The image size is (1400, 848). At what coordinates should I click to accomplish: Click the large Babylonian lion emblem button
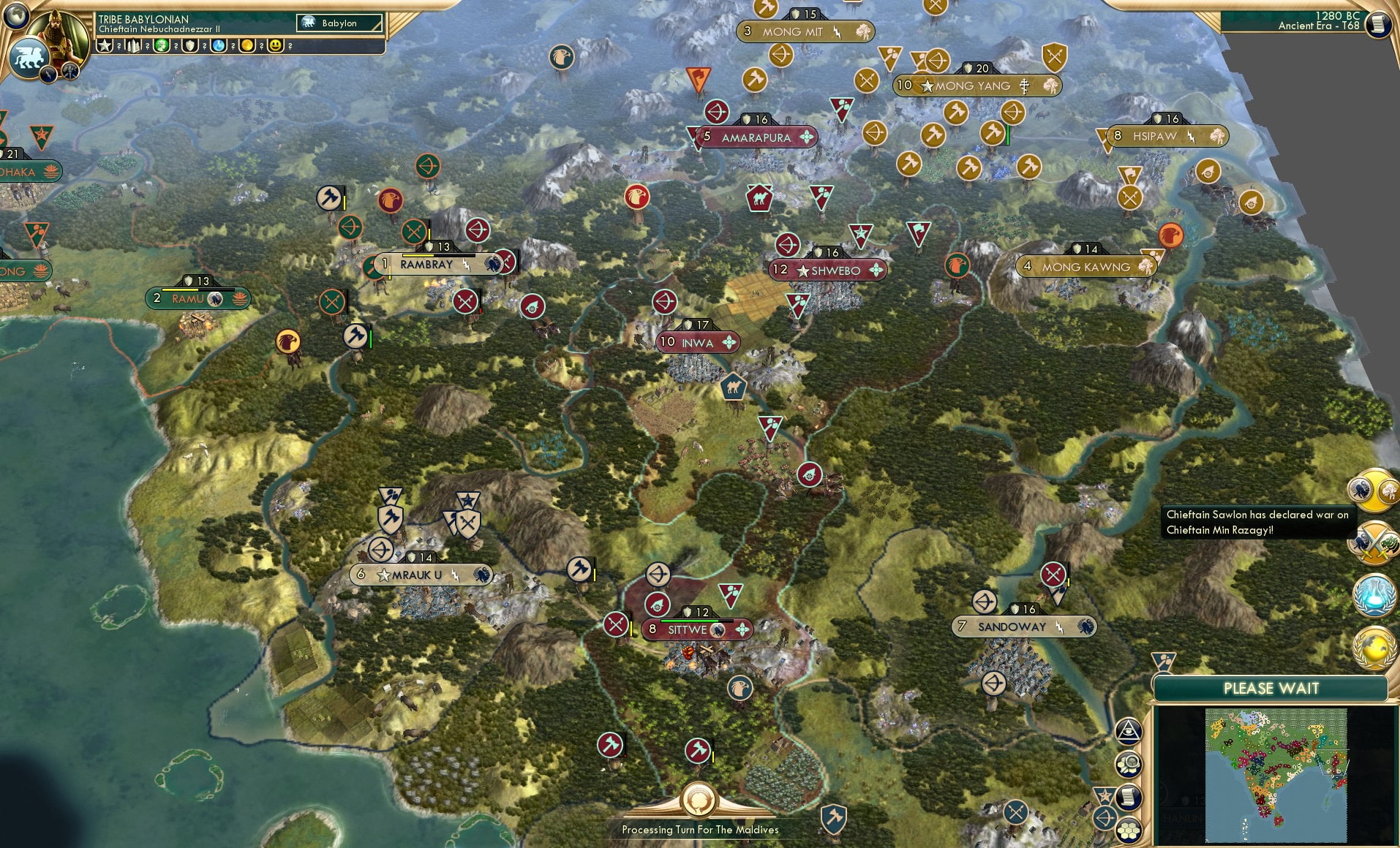click(30, 58)
